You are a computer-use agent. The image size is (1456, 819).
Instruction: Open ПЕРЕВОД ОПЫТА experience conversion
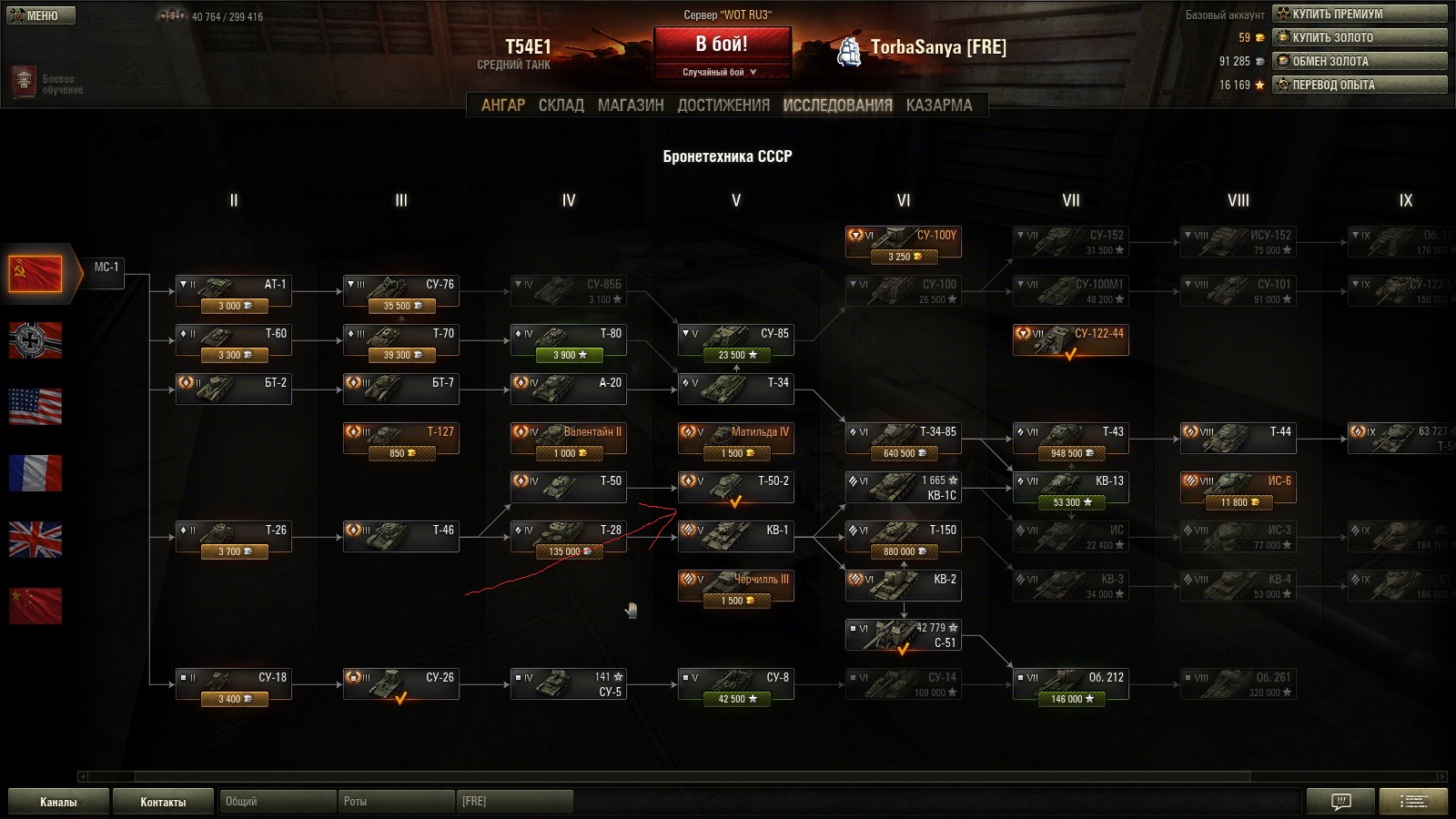pyautogui.click(x=1360, y=85)
